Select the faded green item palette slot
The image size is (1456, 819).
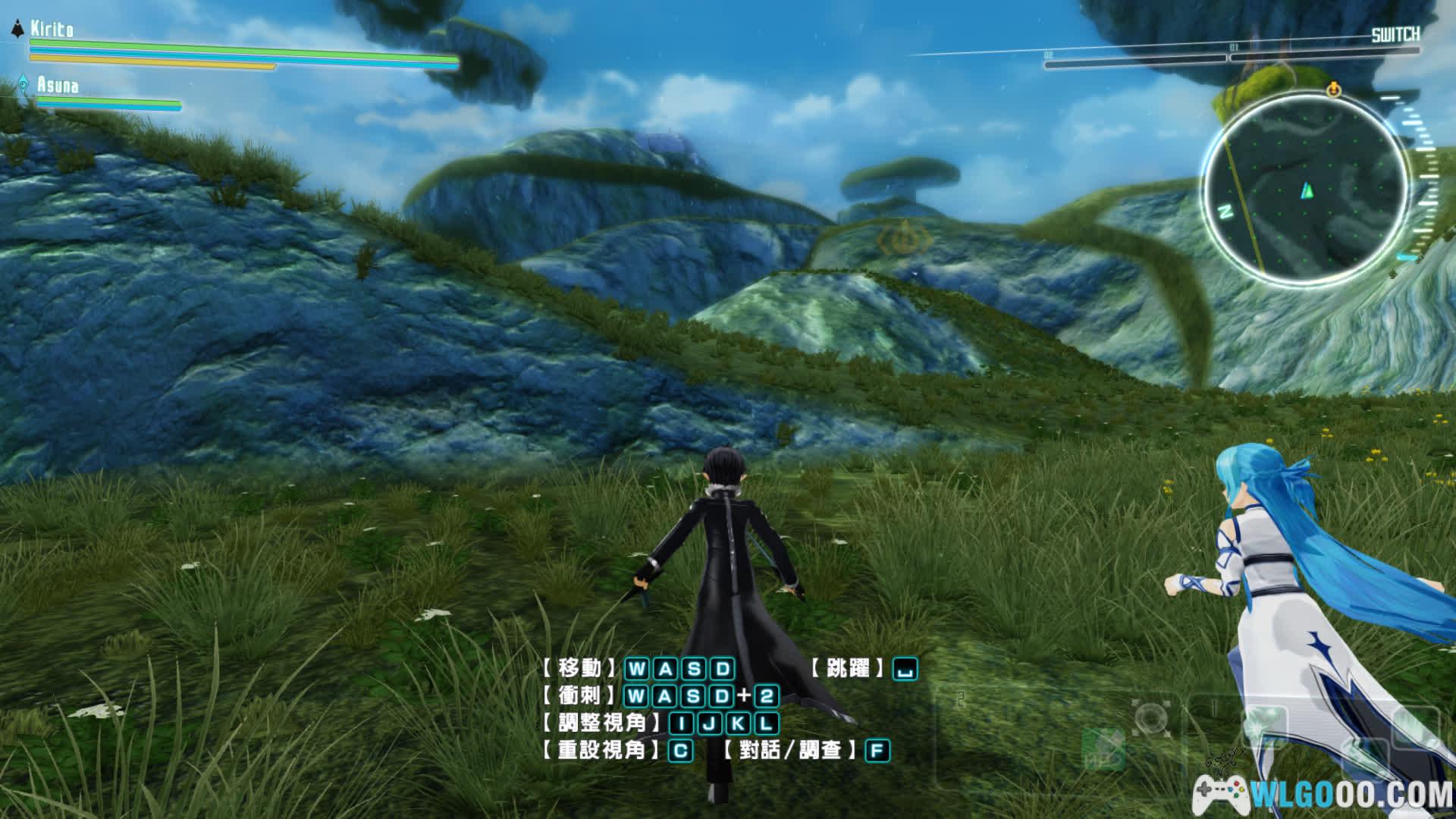point(1103,747)
